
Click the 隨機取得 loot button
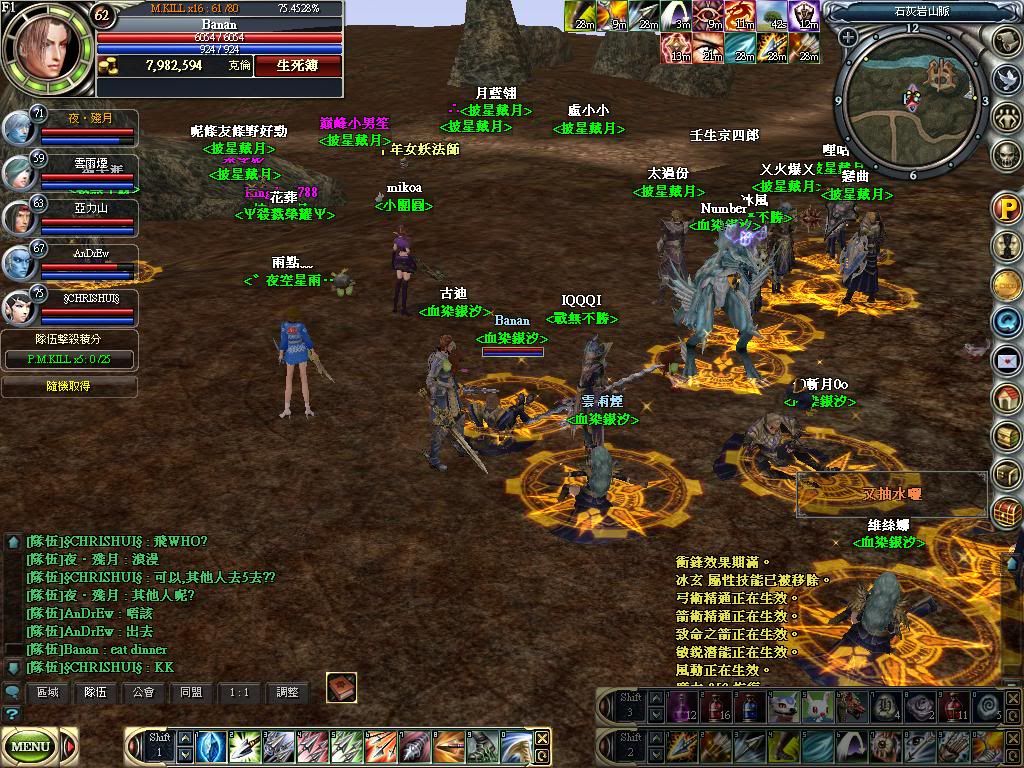click(69, 386)
